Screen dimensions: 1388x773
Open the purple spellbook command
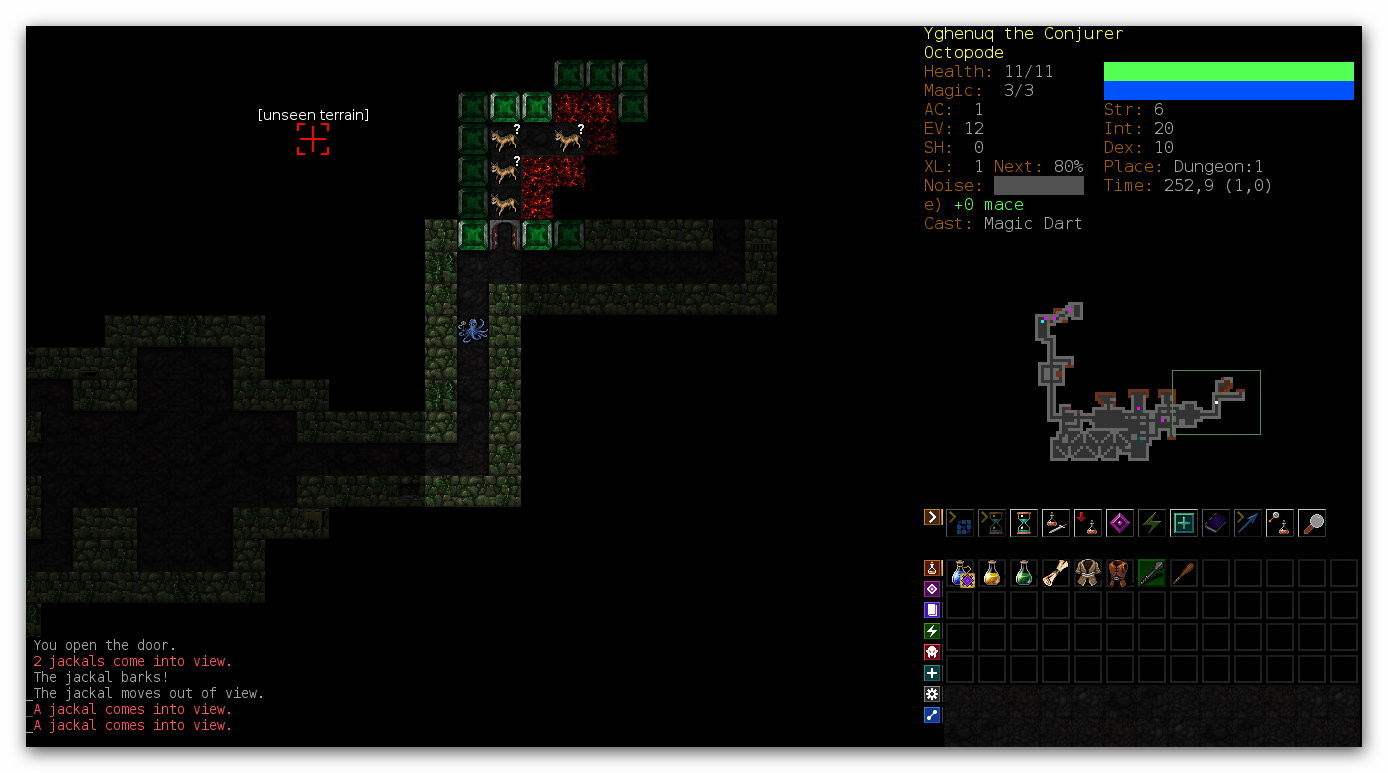[x=1216, y=522]
